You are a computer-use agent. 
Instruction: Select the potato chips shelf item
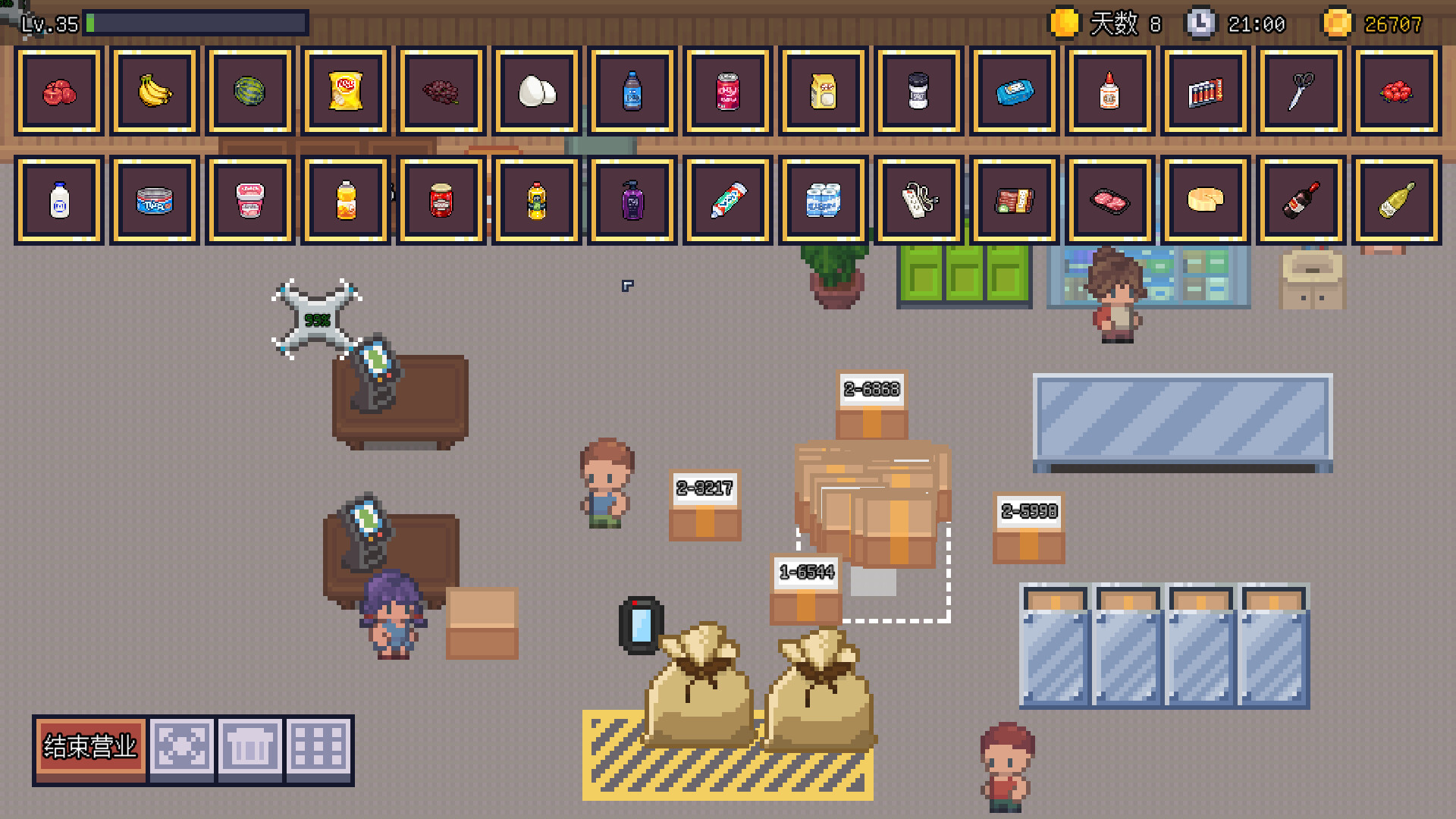[x=345, y=91]
